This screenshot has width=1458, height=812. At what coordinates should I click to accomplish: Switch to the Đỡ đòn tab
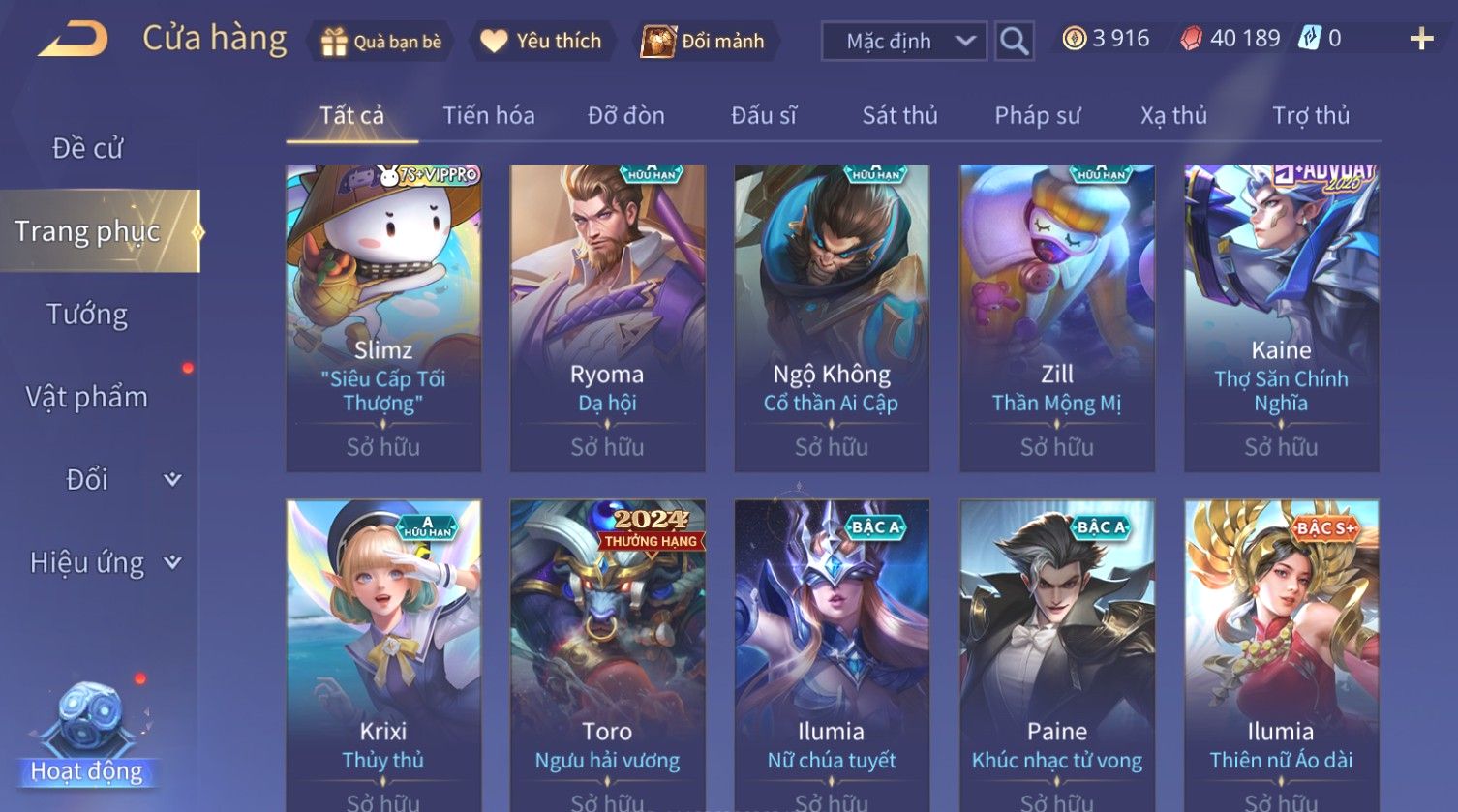point(625,116)
